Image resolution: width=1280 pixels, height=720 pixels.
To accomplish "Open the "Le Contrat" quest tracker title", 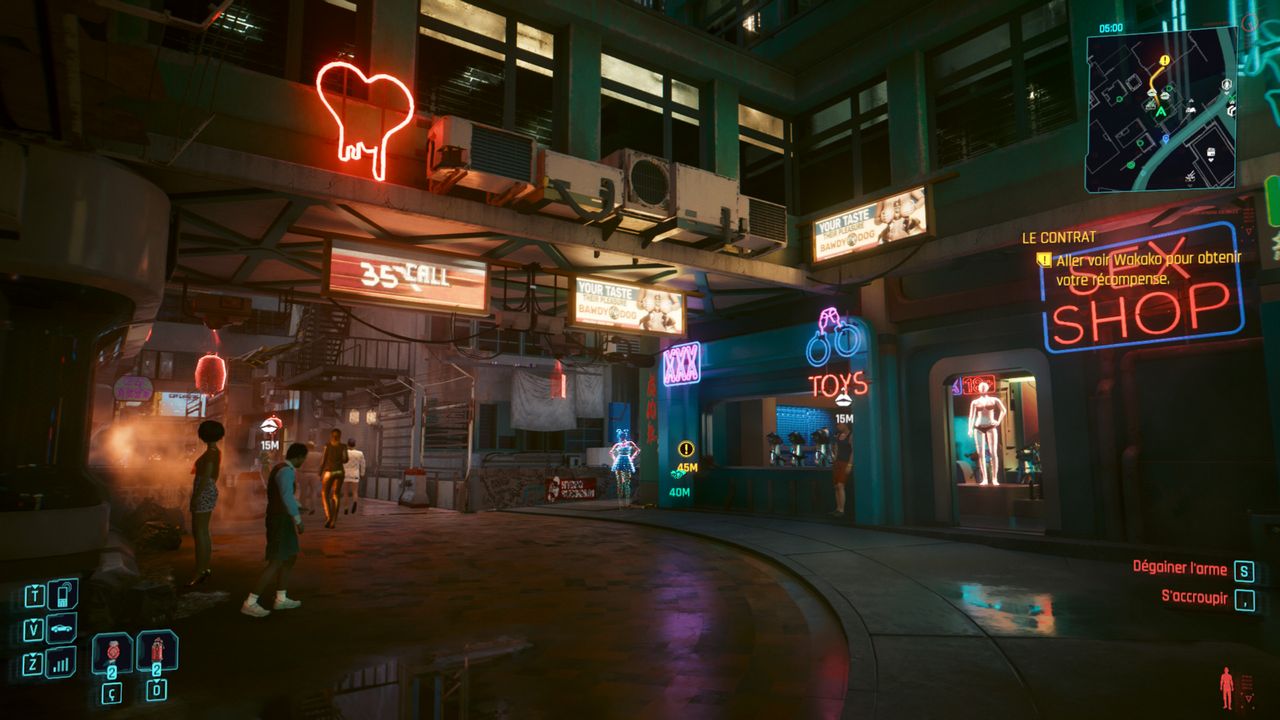I will [1058, 238].
